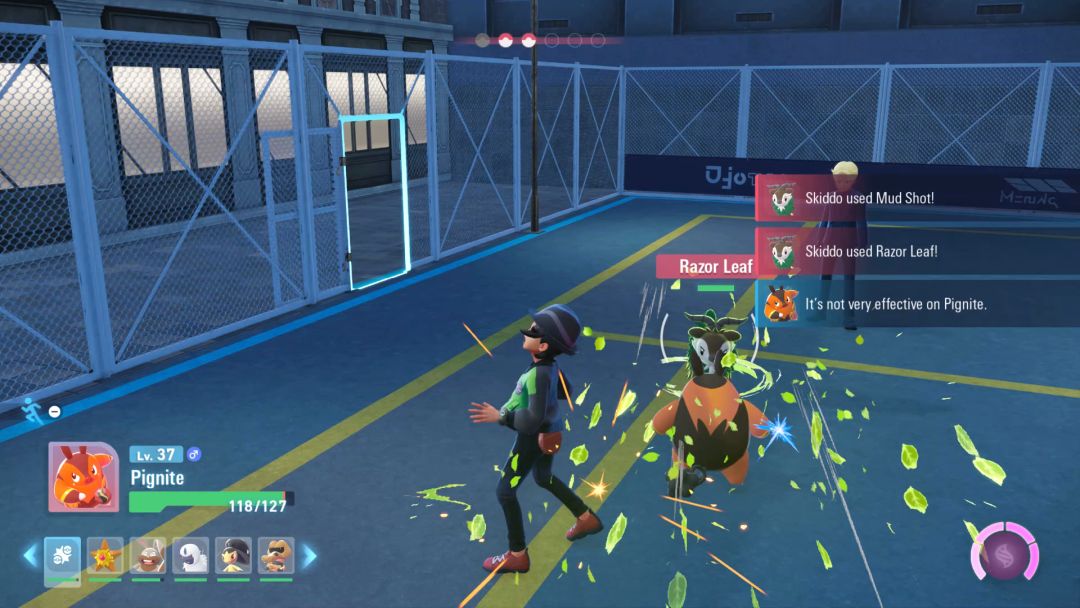Switch to the Mawile party slot

pos(233,555)
